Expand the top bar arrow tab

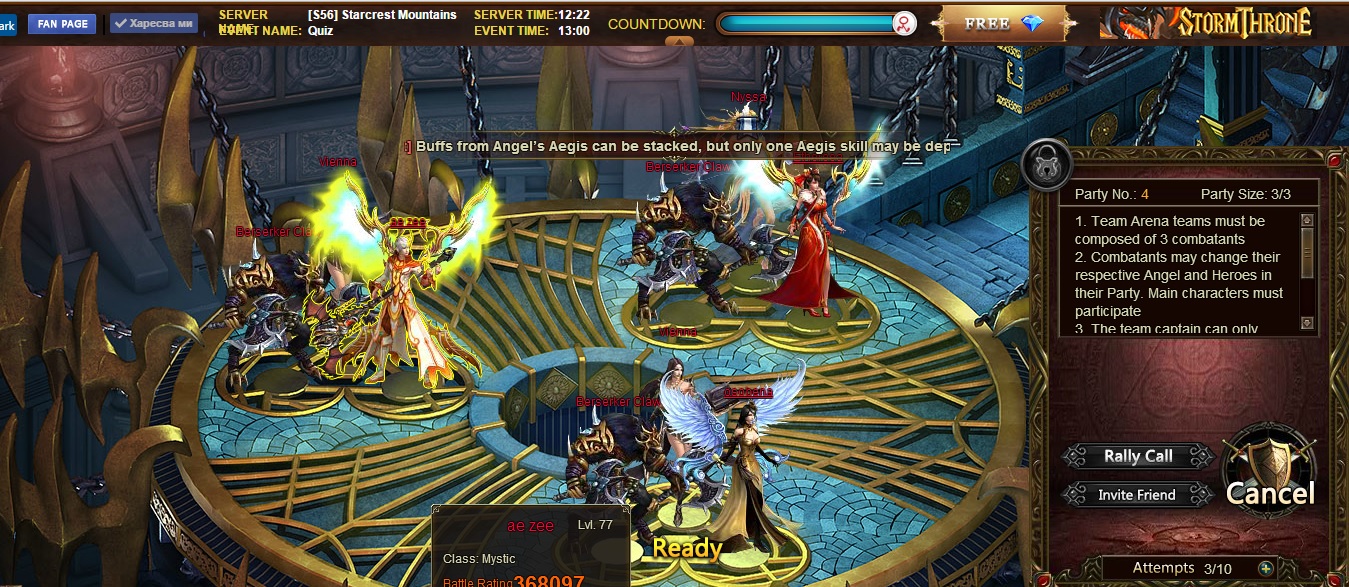pyautogui.click(x=679, y=42)
